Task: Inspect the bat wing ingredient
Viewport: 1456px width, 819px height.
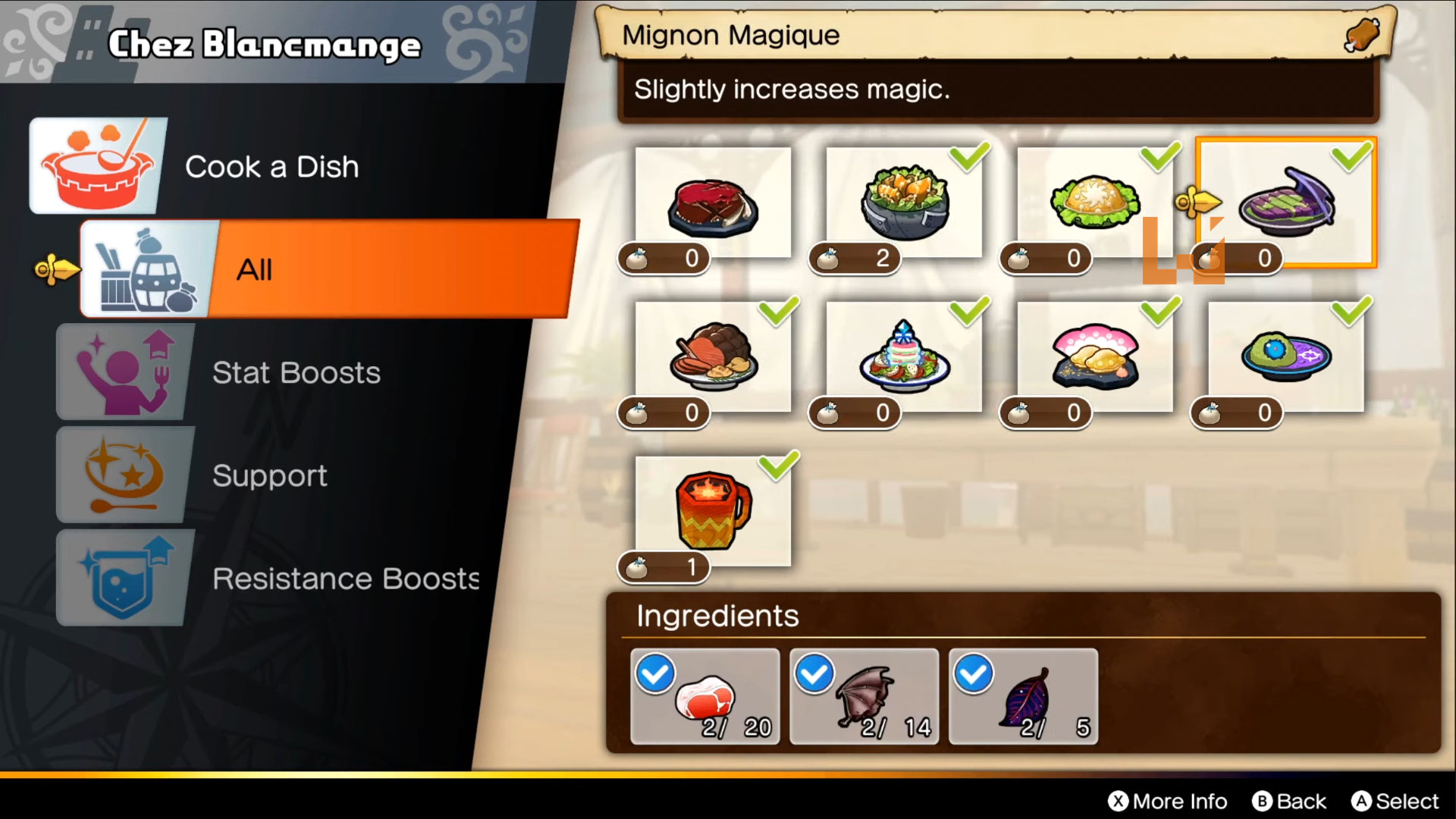Action: point(864,696)
